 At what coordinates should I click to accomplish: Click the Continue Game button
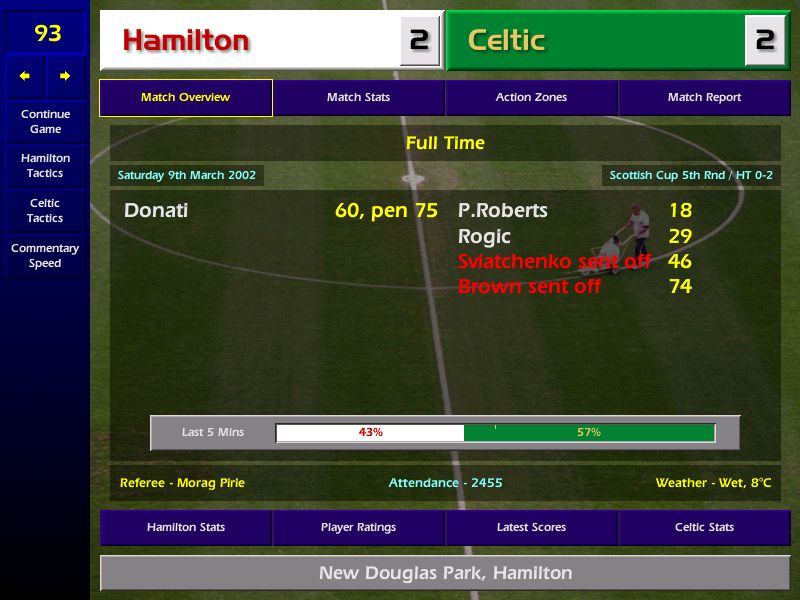[x=45, y=121]
